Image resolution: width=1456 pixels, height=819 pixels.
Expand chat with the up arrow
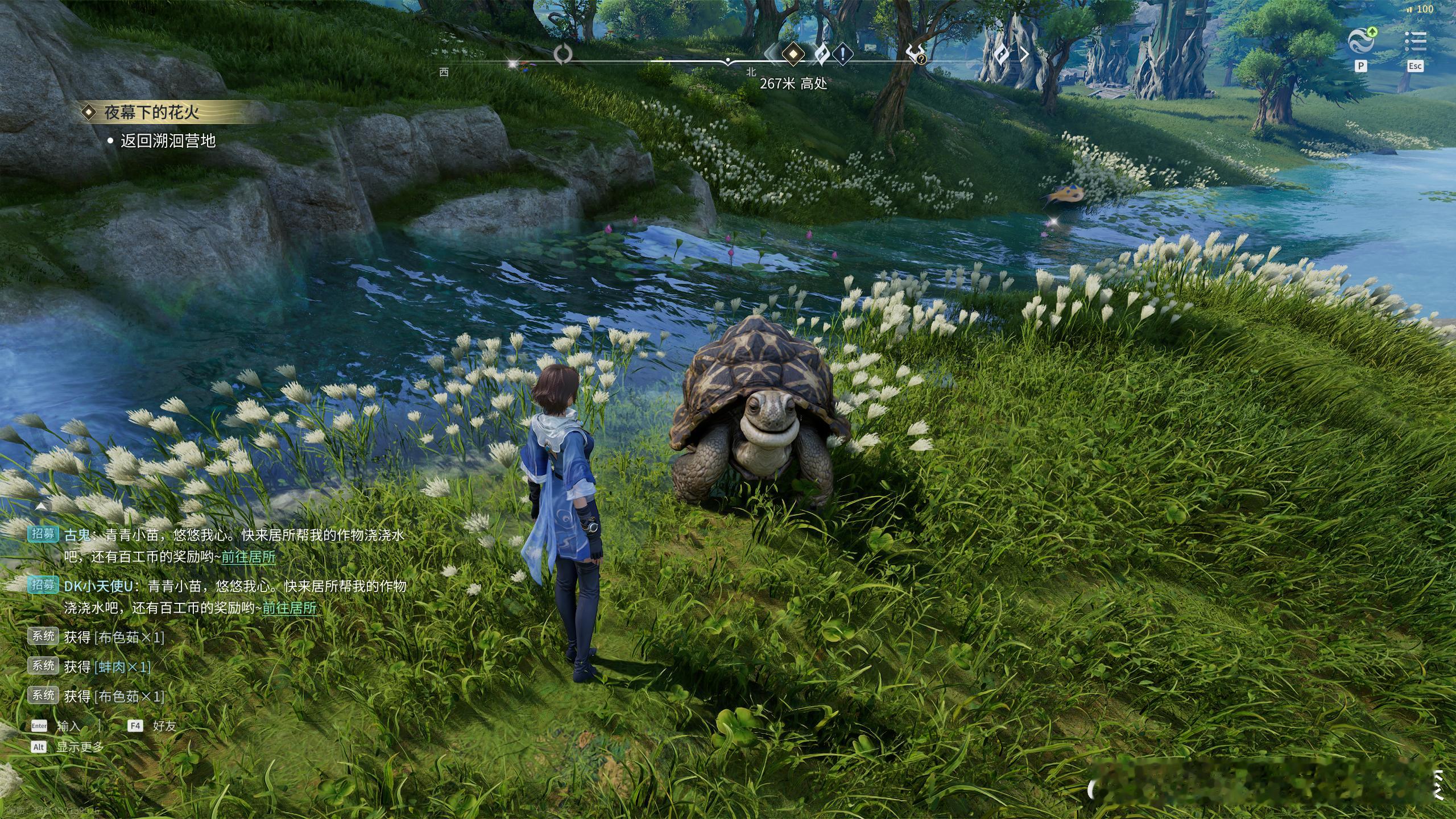click(x=42, y=506)
